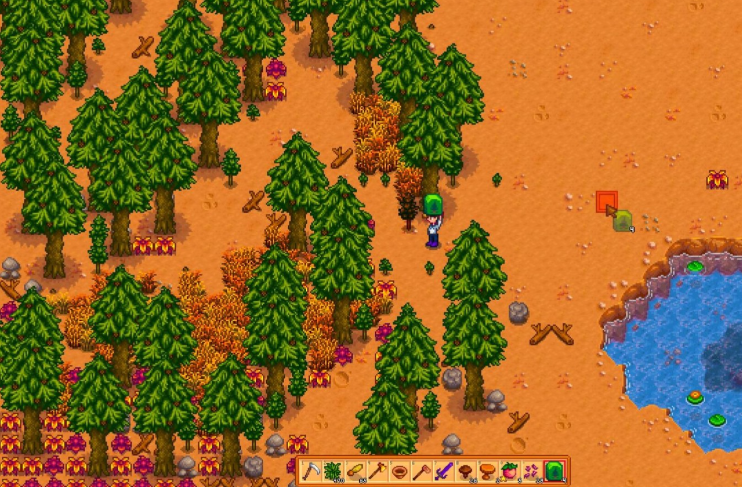Equip the axe from the hotbar
This screenshot has height=487, width=742.
click(x=377, y=470)
